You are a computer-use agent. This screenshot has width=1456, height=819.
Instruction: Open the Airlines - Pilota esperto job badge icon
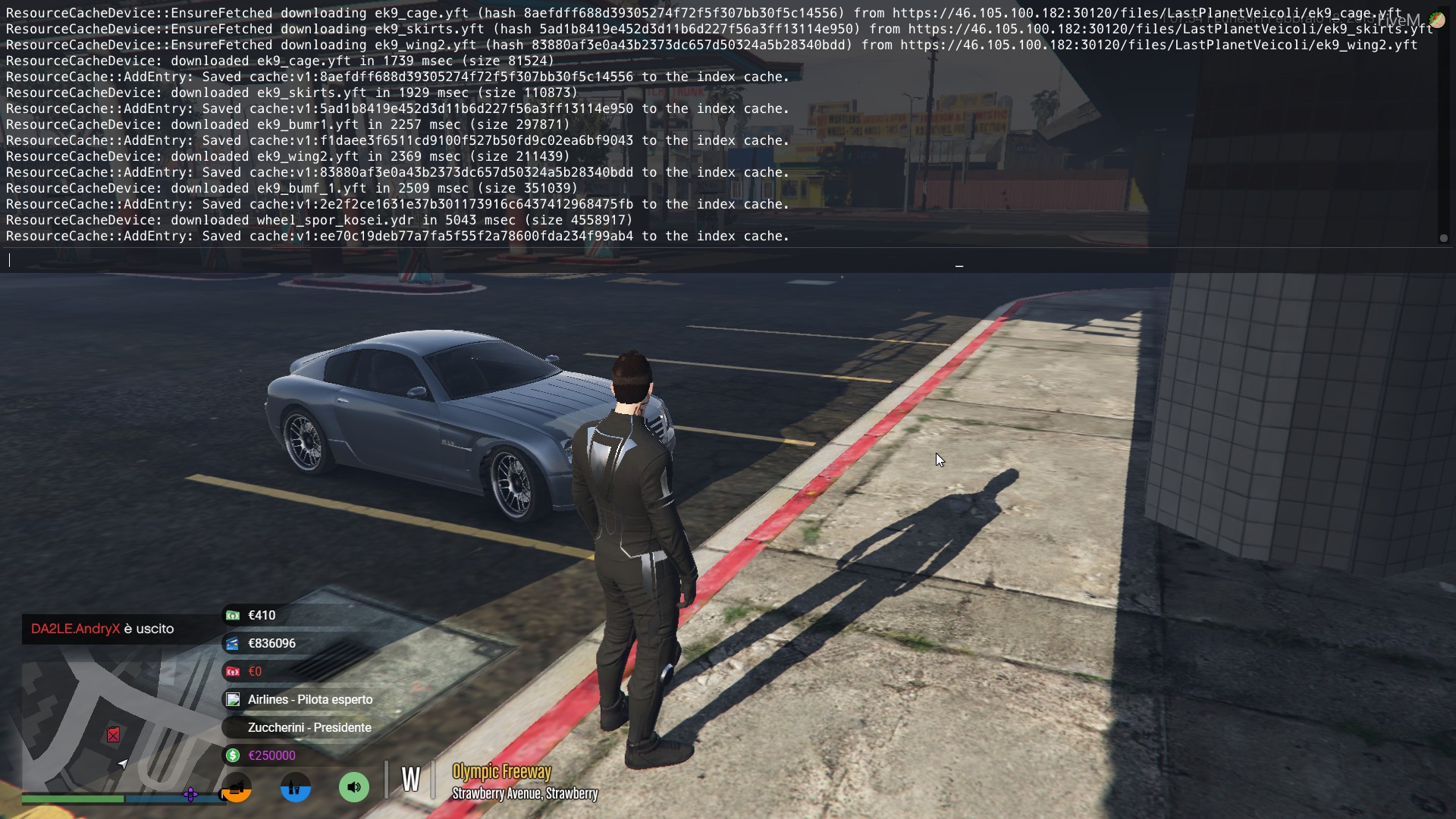[232, 699]
